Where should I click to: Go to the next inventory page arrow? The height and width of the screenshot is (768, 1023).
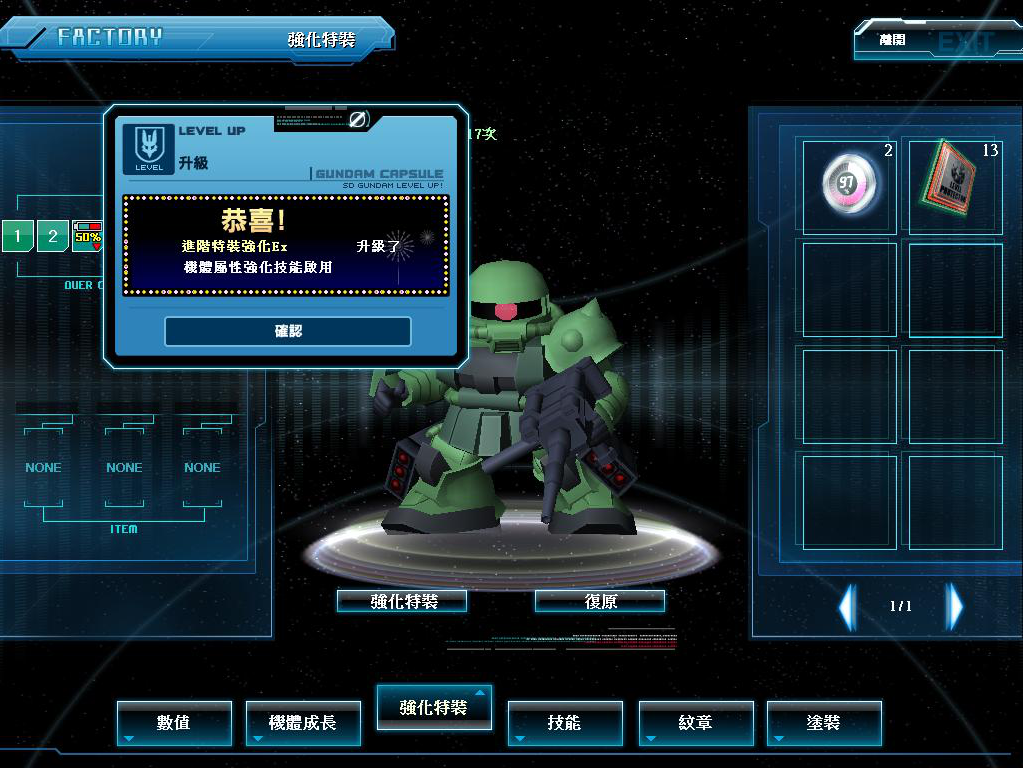[x=955, y=606]
